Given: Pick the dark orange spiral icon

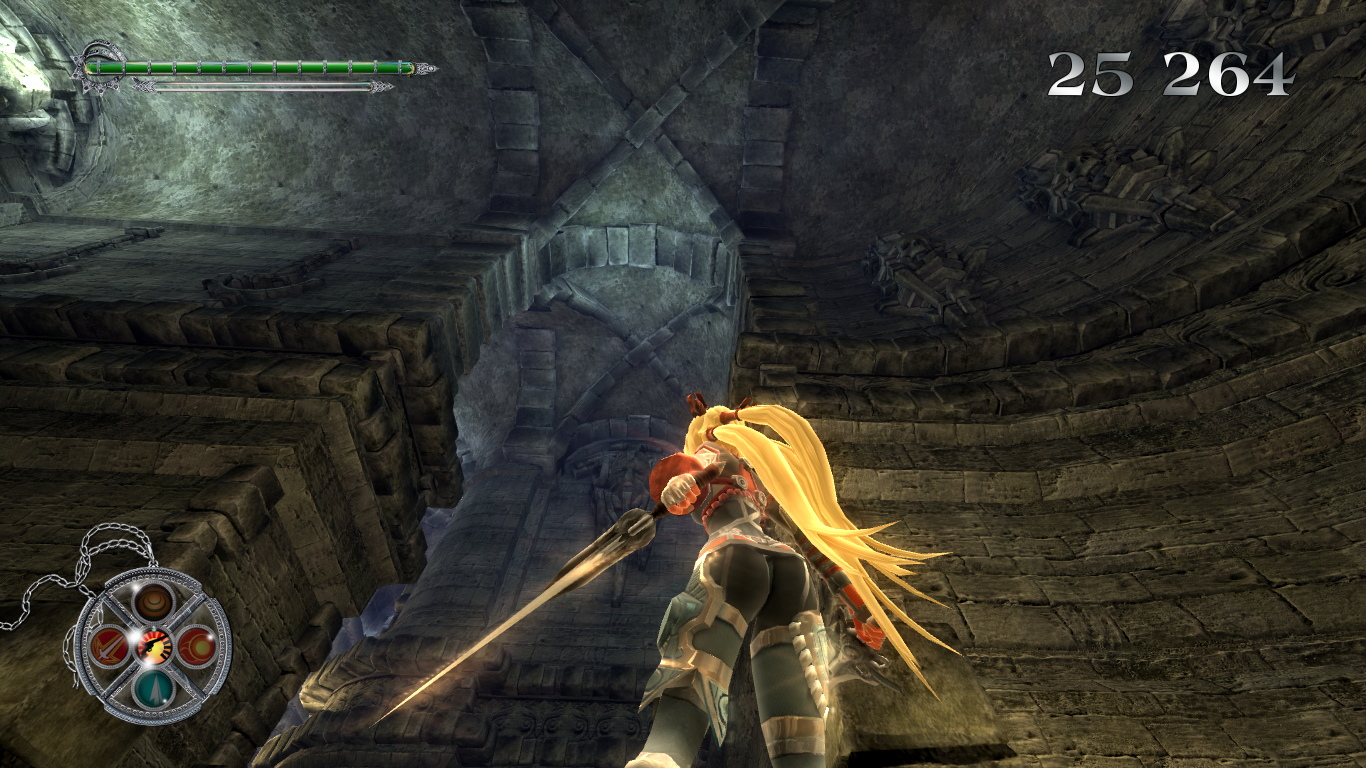Looking at the screenshot, I should pyautogui.click(x=153, y=601).
